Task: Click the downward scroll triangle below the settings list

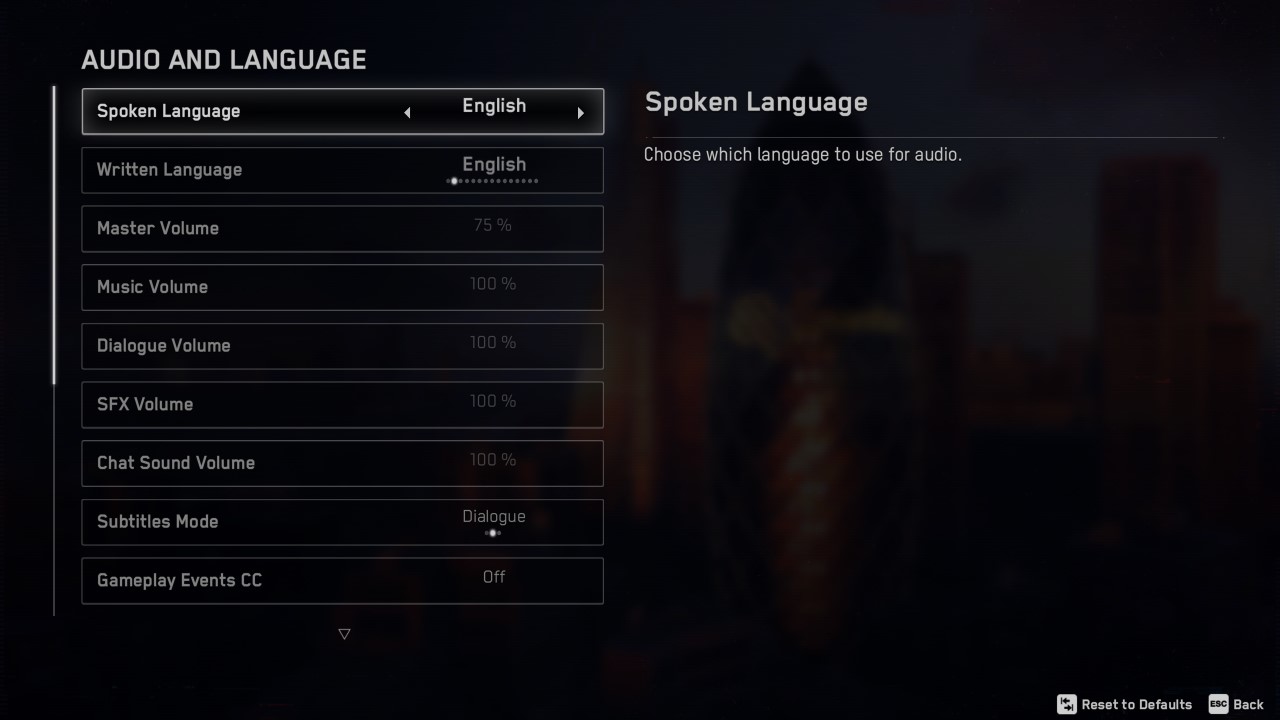Action: click(x=344, y=633)
